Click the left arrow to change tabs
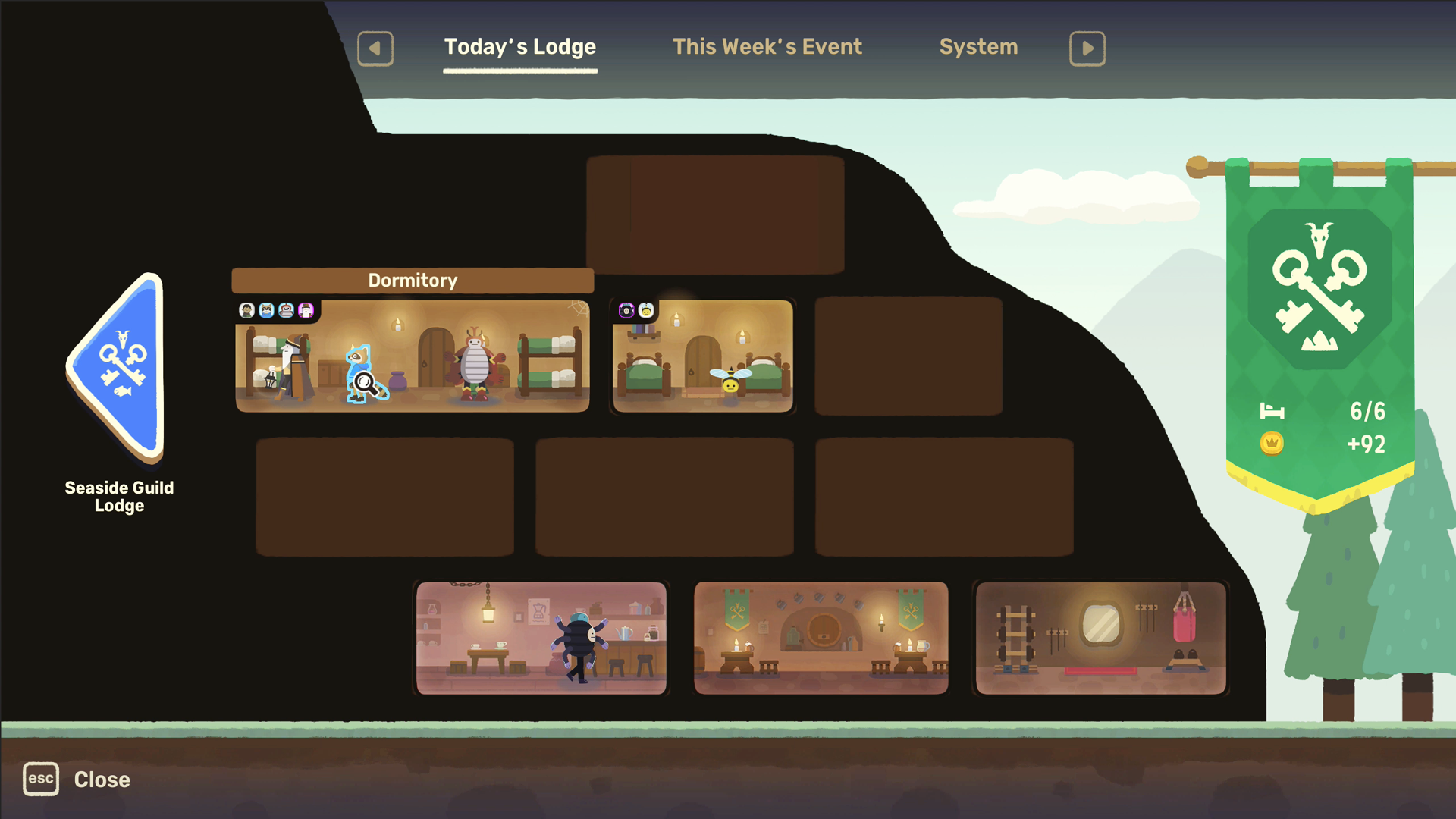The width and height of the screenshot is (1456, 819). tap(375, 48)
